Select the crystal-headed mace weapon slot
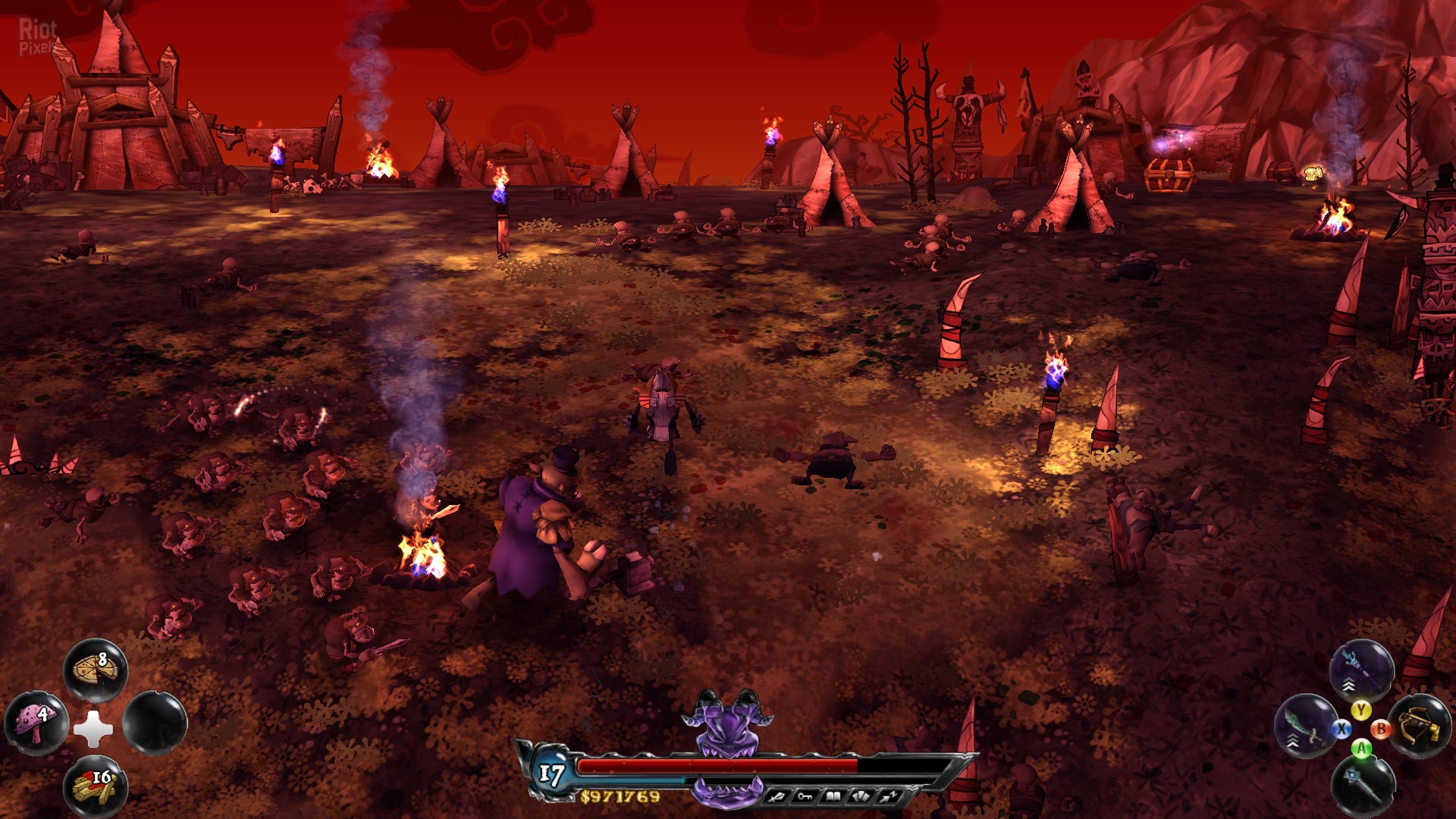 pos(1363,786)
